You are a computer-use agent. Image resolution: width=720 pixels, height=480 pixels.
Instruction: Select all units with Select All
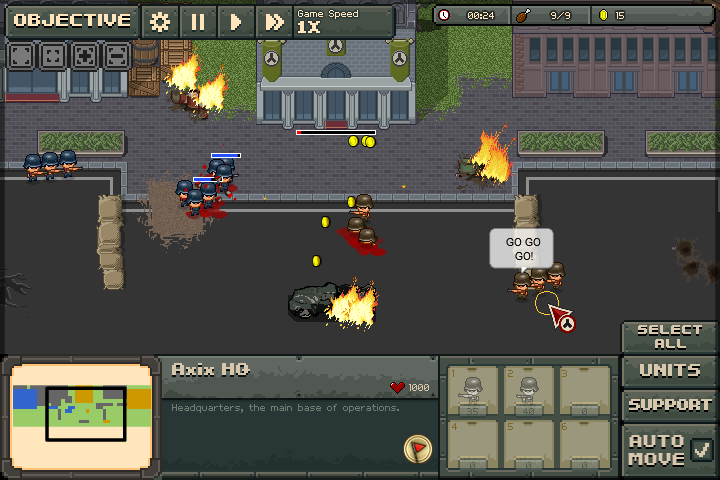669,336
